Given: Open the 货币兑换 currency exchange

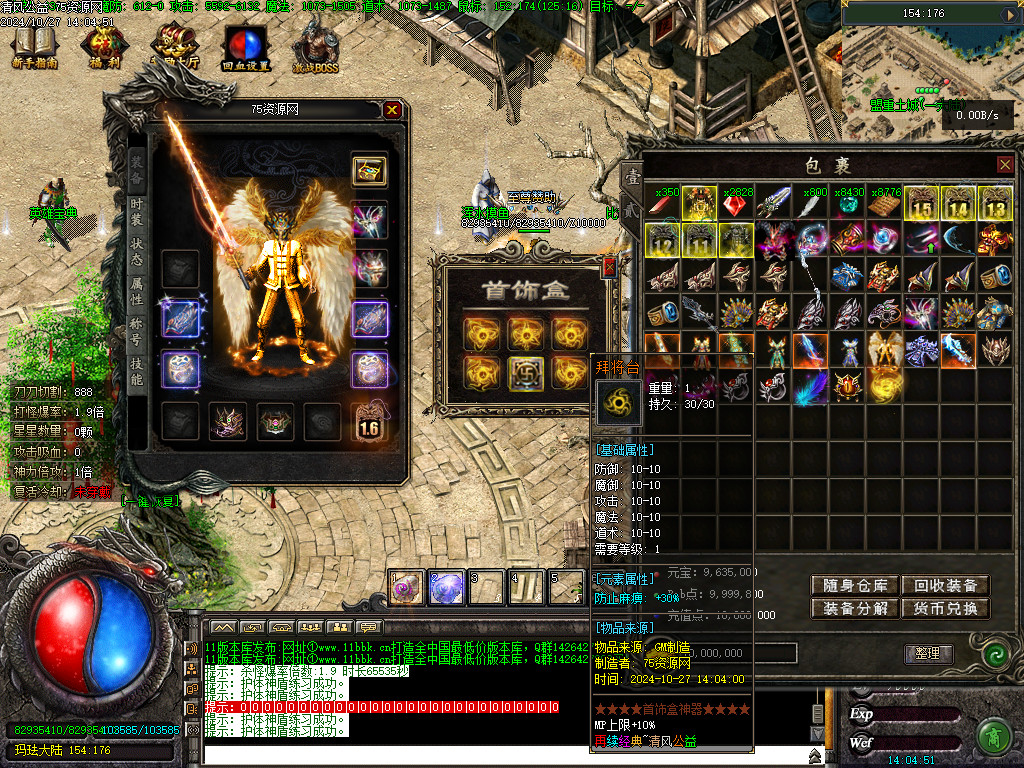Looking at the screenshot, I should (x=945, y=608).
